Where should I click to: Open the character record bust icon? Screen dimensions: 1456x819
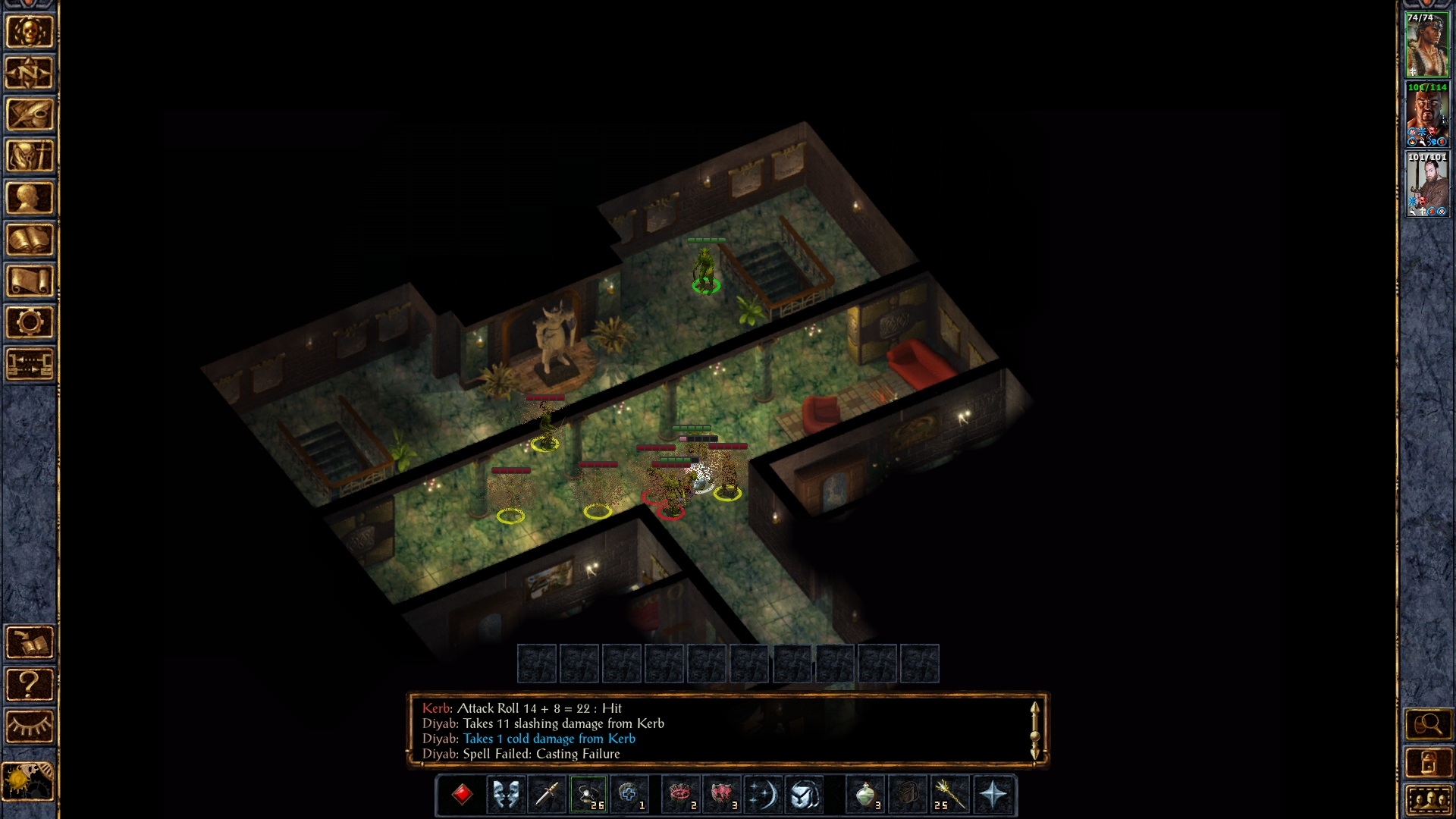[x=30, y=198]
